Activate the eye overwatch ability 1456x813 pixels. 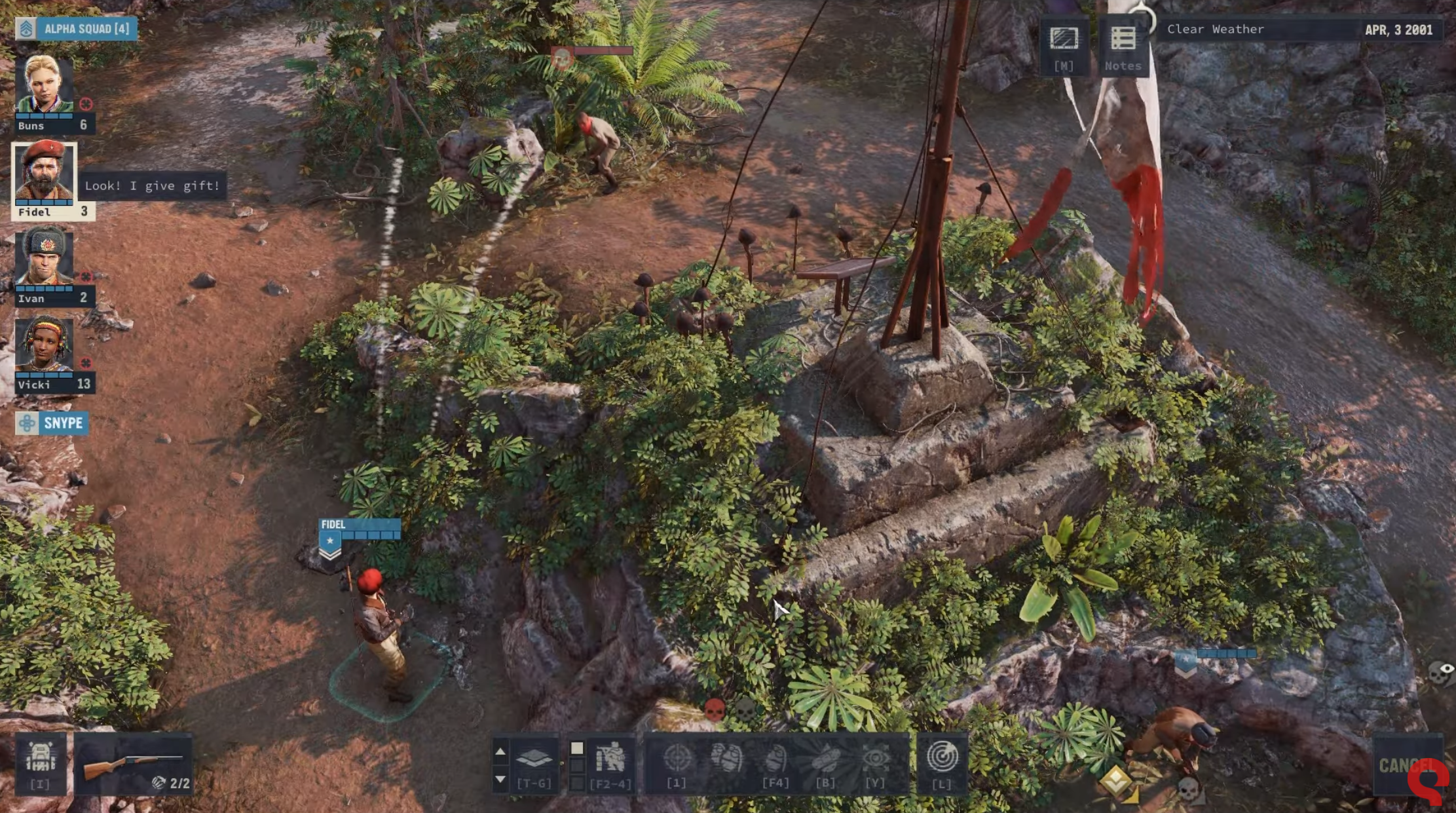click(x=875, y=760)
